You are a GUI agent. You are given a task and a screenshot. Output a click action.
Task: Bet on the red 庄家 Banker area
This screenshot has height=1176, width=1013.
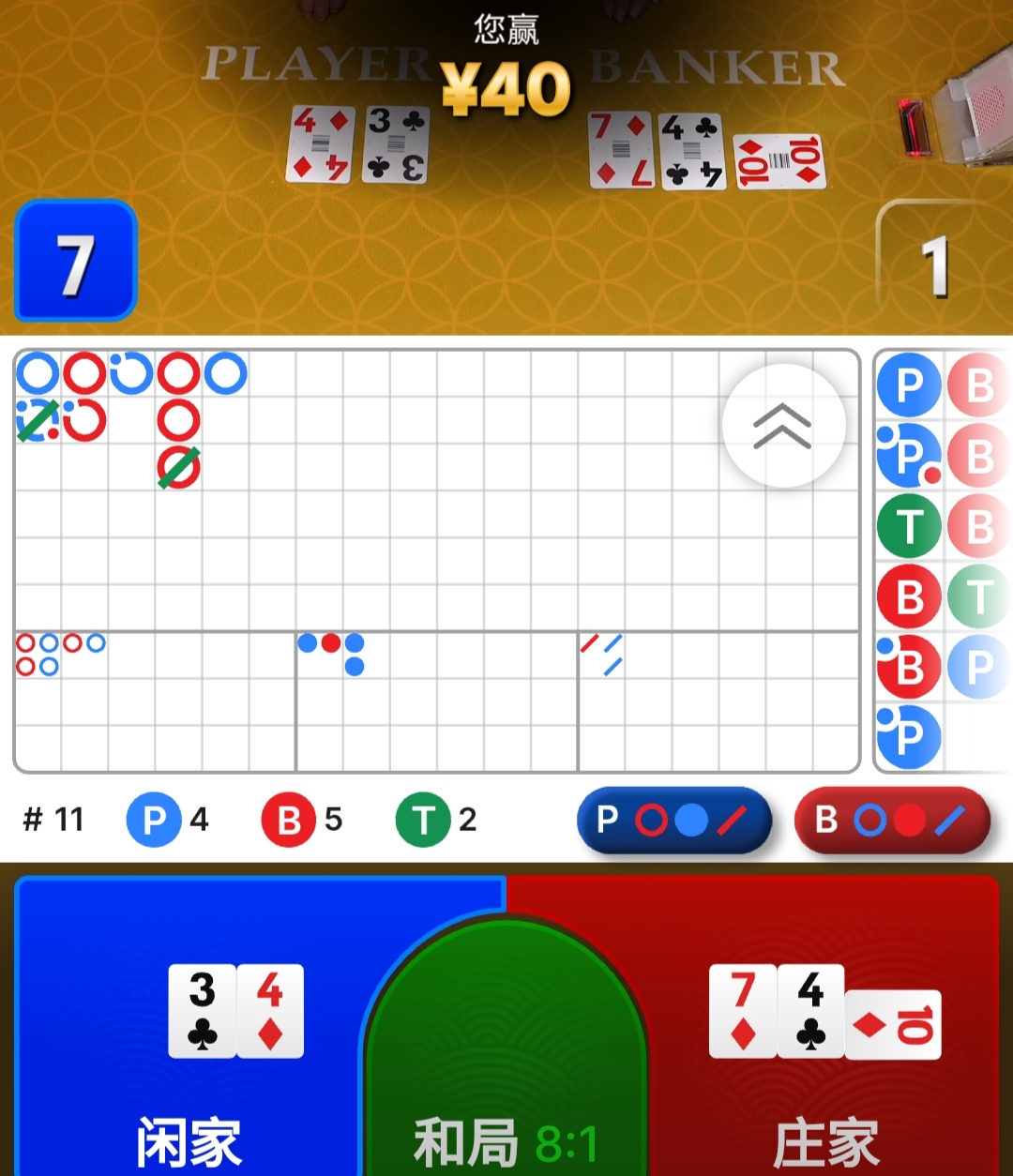(825, 1032)
